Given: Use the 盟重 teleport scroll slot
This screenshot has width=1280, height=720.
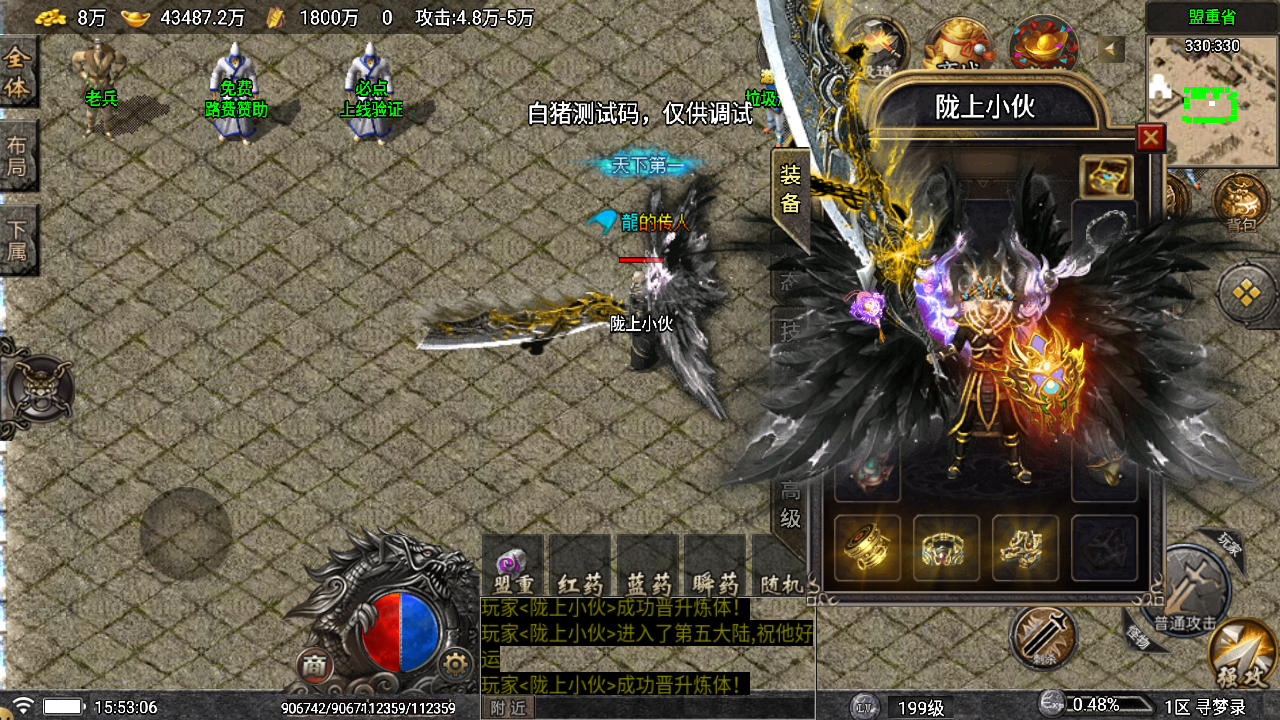Looking at the screenshot, I should 513,568.
